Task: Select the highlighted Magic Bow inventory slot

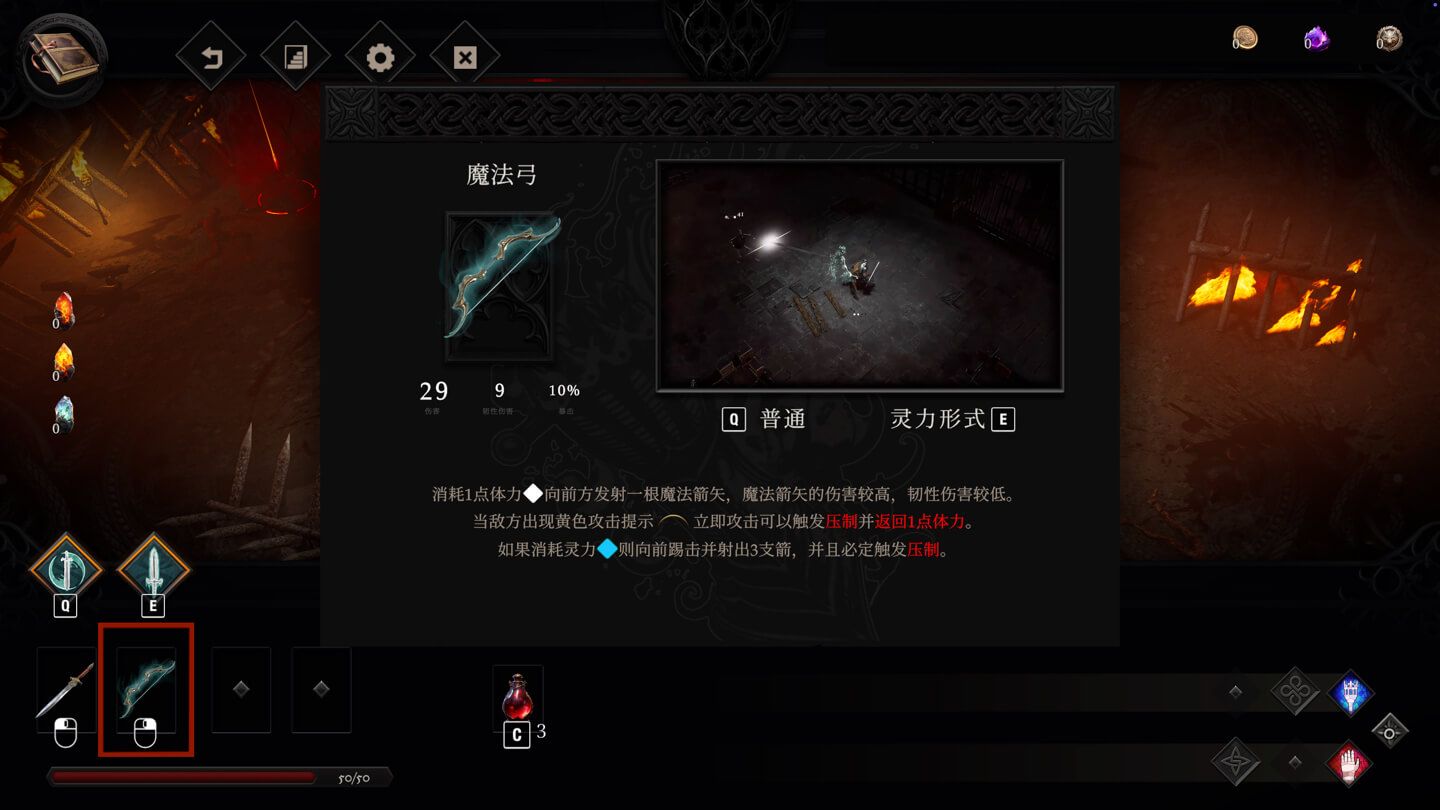Action: coord(145,687)
